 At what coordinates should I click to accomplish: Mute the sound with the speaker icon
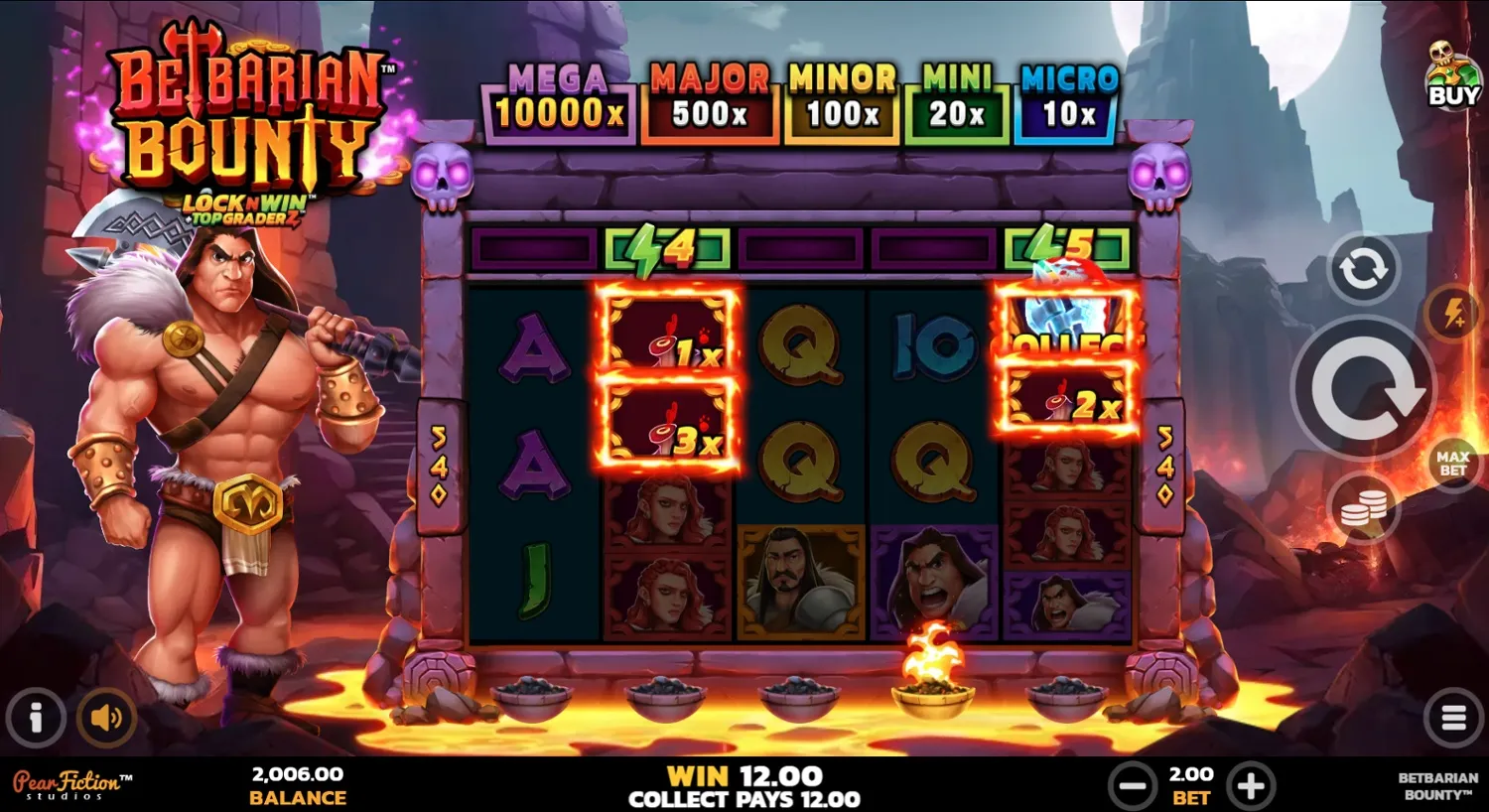click(x=106, y=717)
